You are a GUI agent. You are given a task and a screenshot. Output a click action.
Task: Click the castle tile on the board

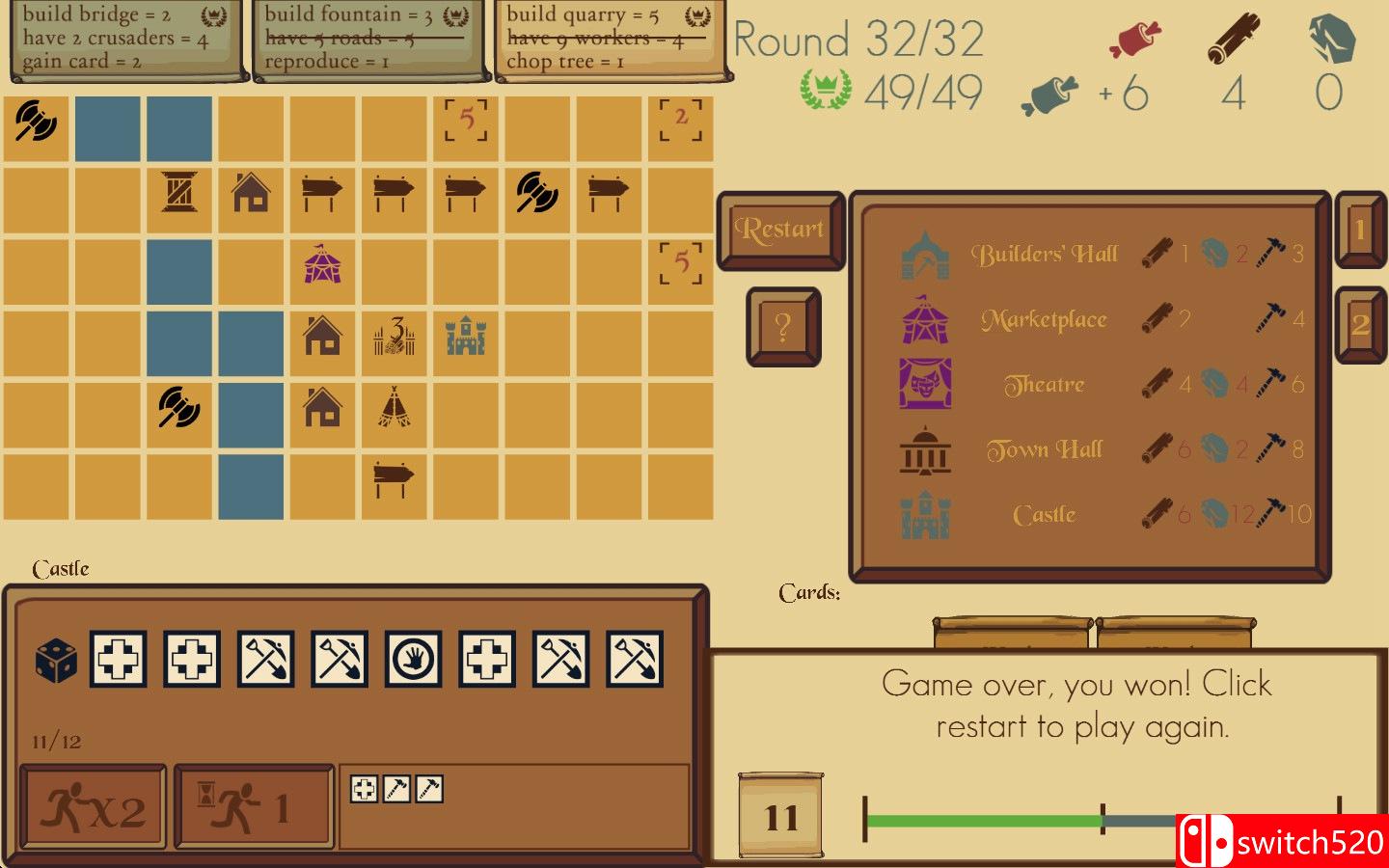pyautogui.click(x=466, y=338)
